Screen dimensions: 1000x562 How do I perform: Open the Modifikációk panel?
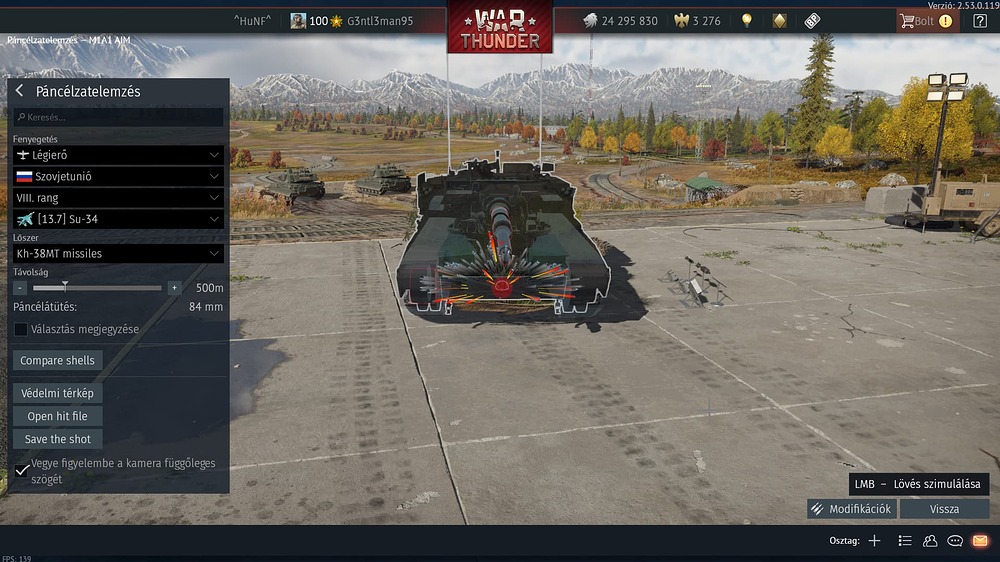click(x=851, y=509)
